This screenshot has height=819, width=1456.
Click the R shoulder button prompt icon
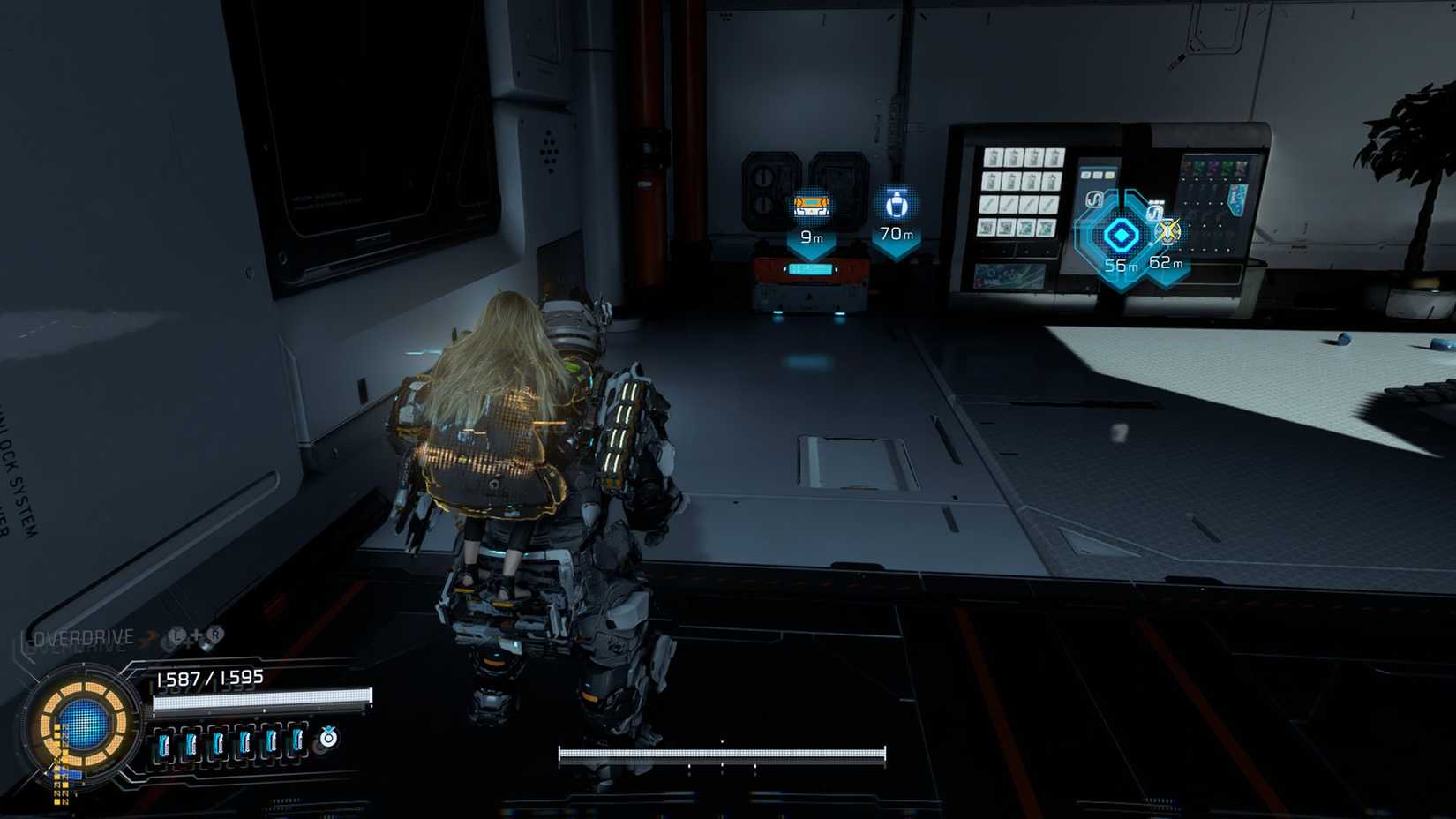(215, 634)
